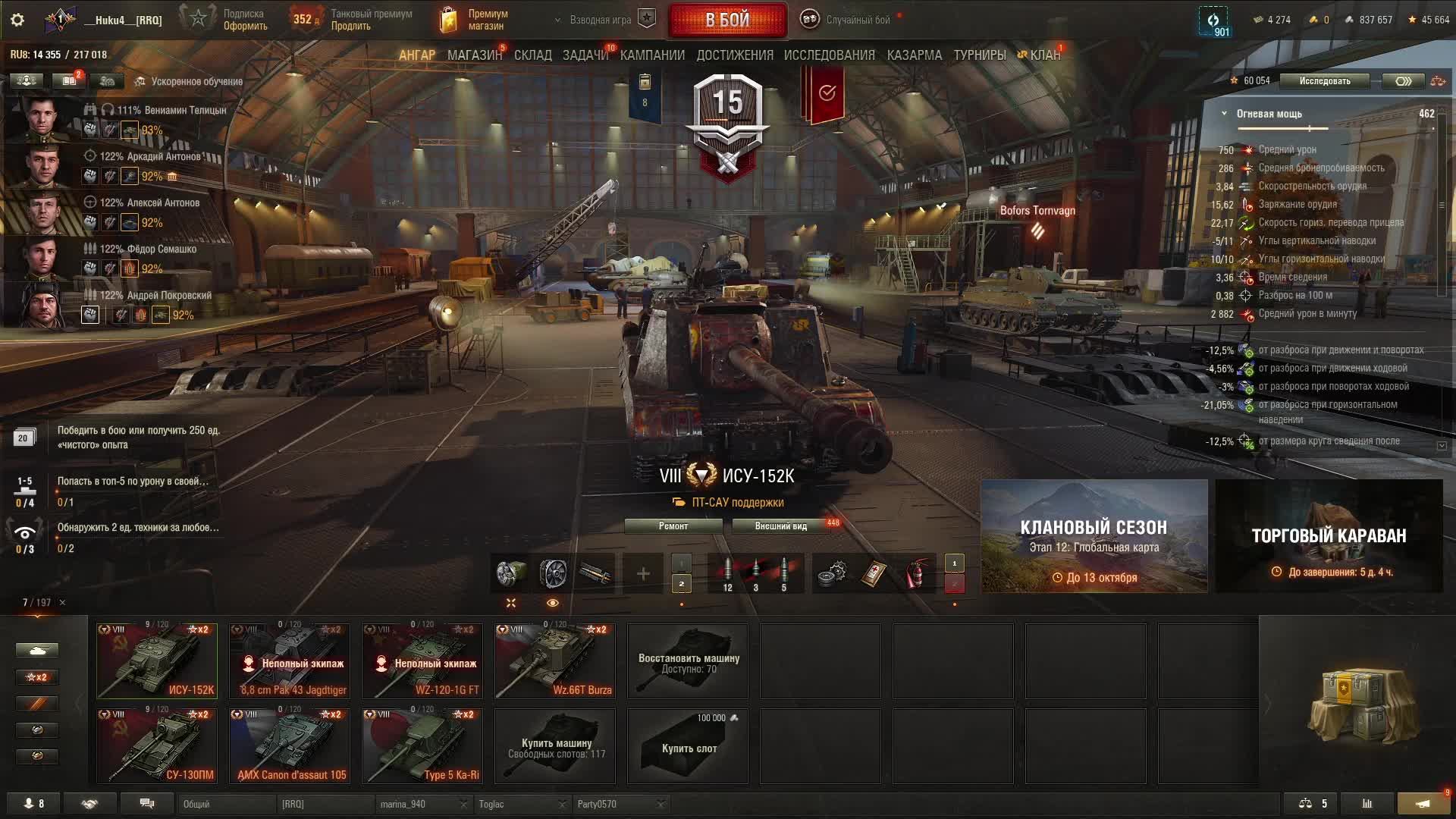Open the Клановый сезон banner
The width and height of the screenshot is (1456, 819).
pos(1094,536)
